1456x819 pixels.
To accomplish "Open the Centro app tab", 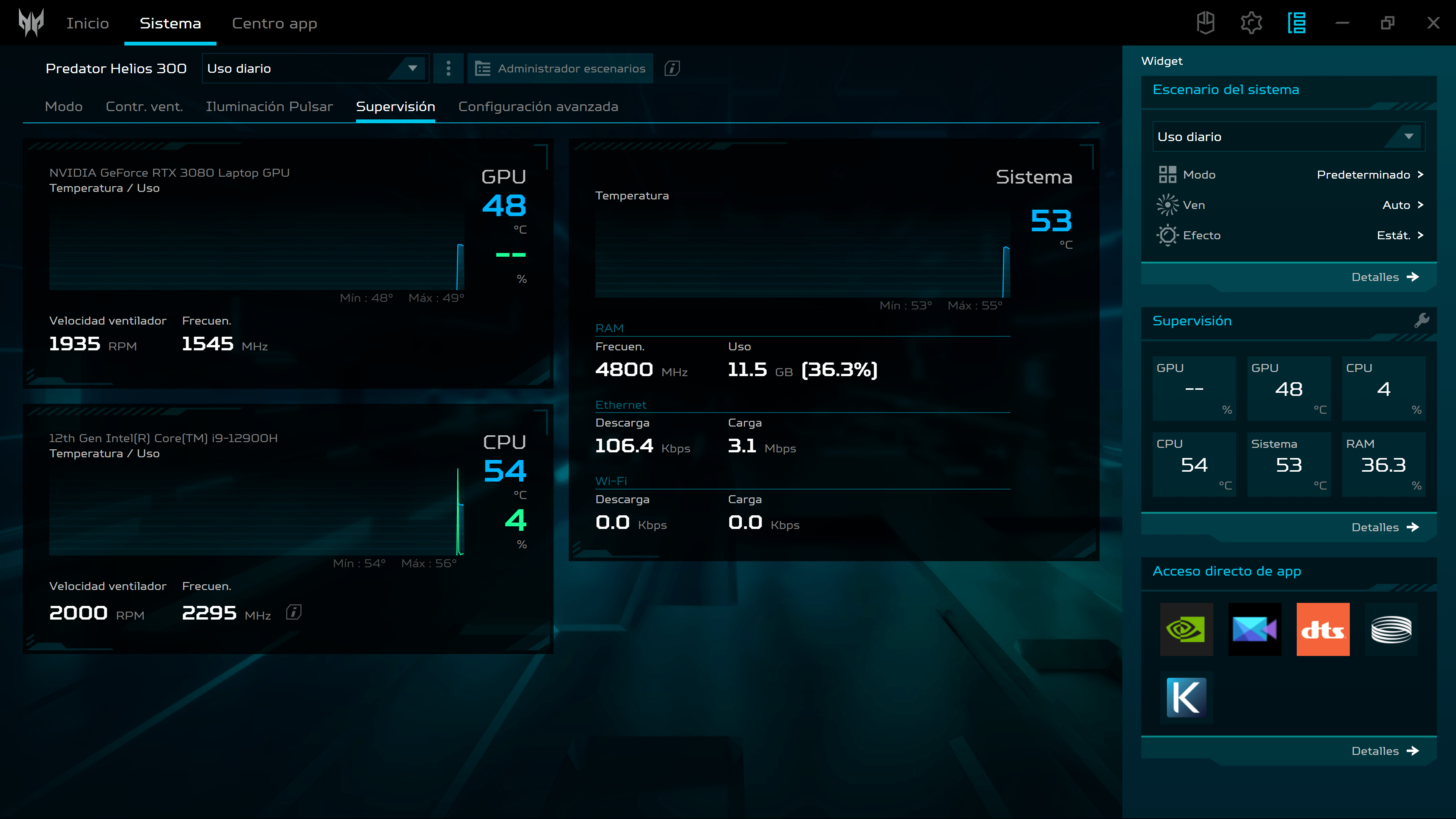I will 274,23.
